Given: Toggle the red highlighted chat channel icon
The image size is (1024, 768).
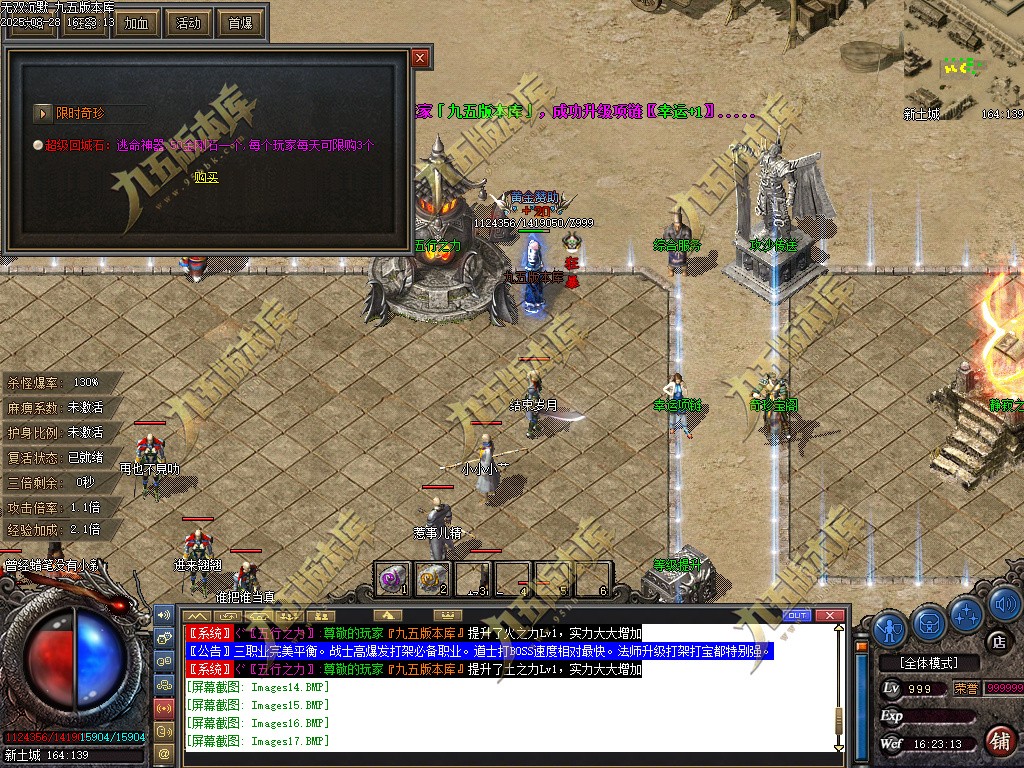Looking at the screenshot, I should coord(165,708).
